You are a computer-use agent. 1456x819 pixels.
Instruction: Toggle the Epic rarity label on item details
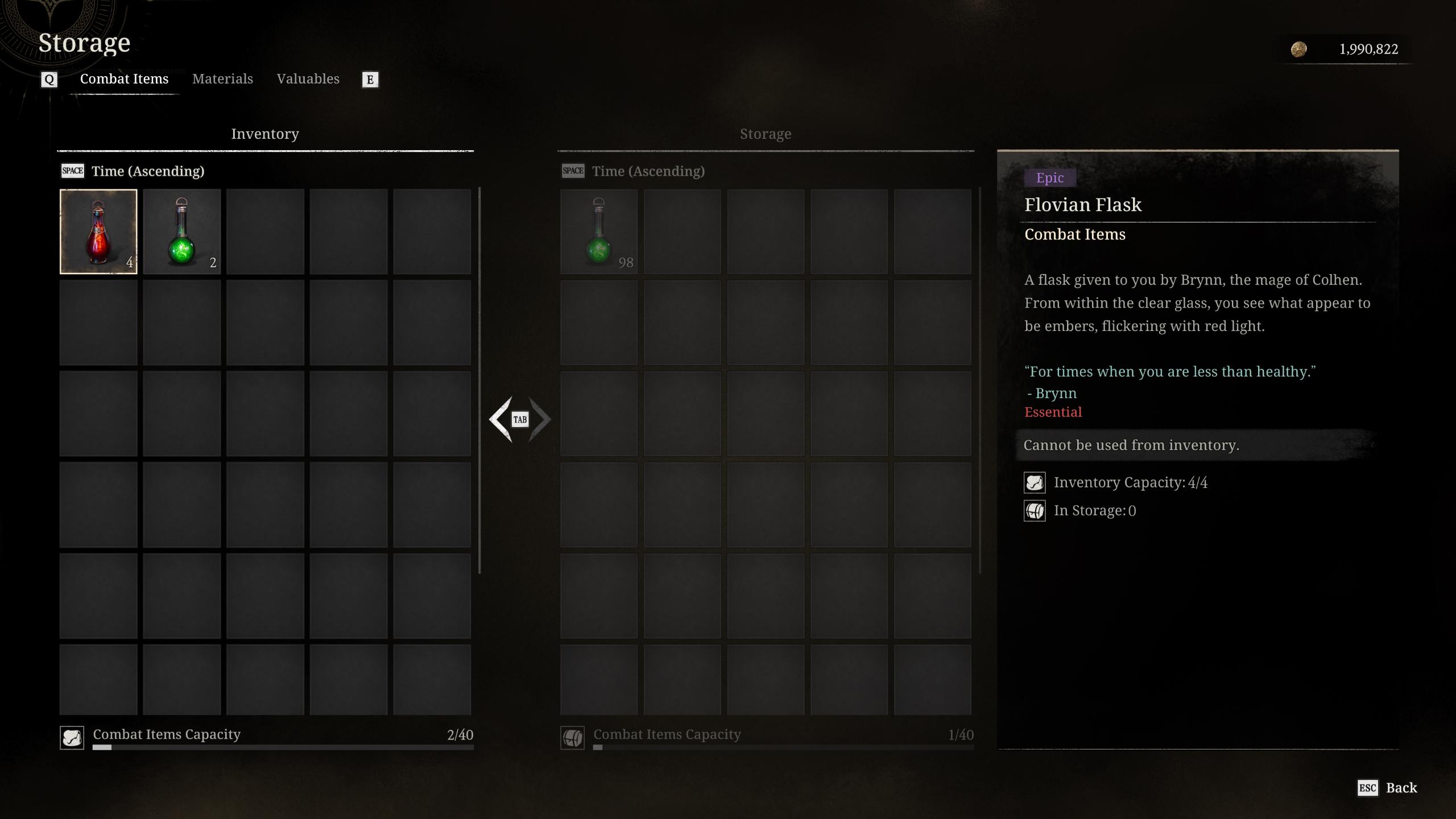tap(1050, 177)
